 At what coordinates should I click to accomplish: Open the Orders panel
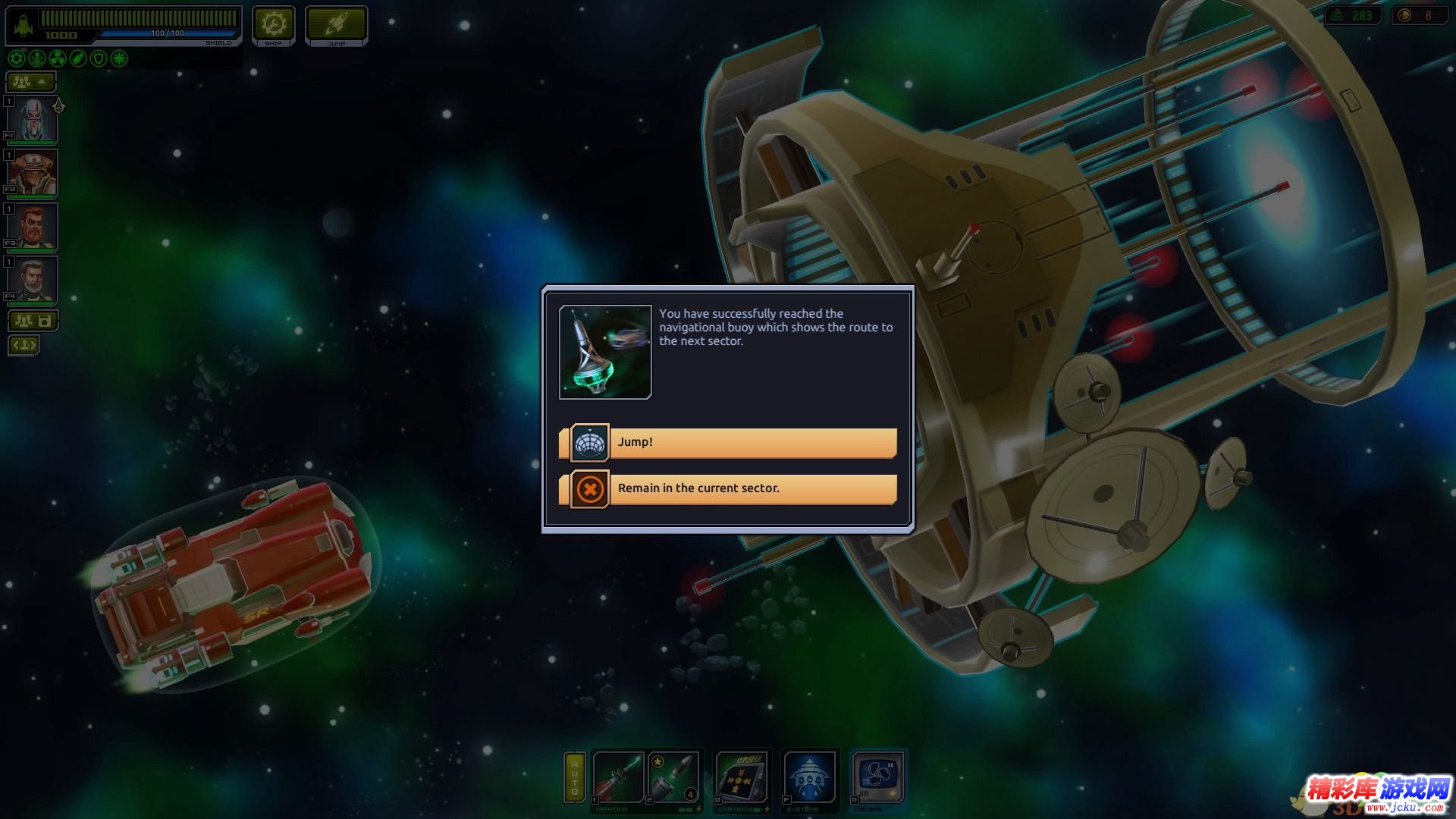[x=878, y=777]
